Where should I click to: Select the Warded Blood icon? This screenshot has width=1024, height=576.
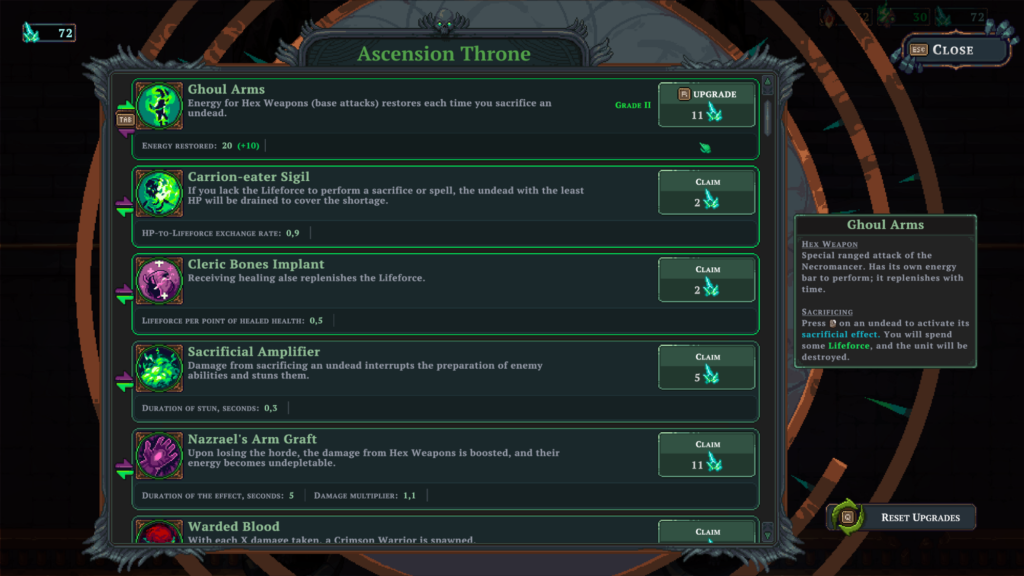click(x=158, y=533)
